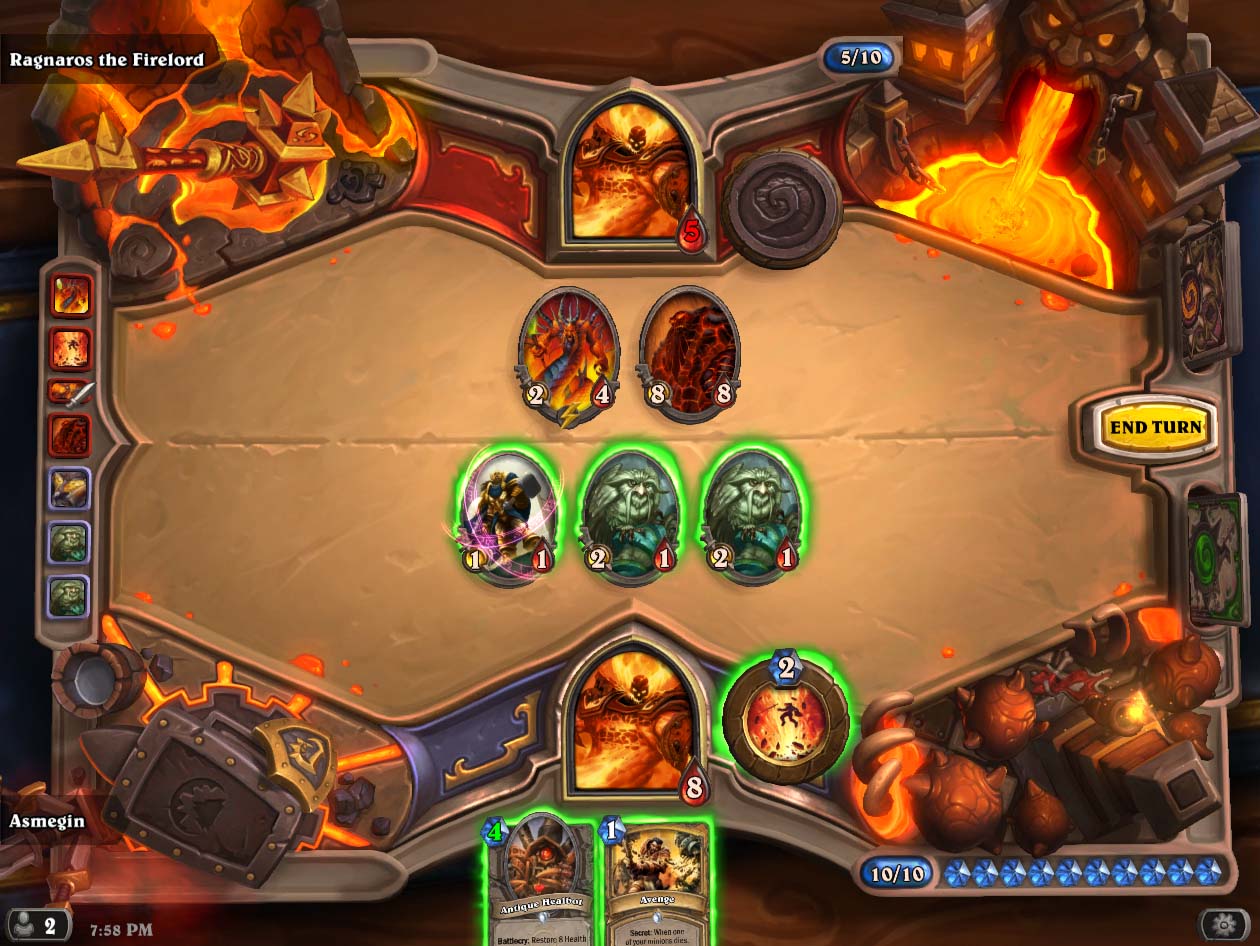Choose the Avenge secret card in hand
The image size is (1260, 946).
[657, 878]
